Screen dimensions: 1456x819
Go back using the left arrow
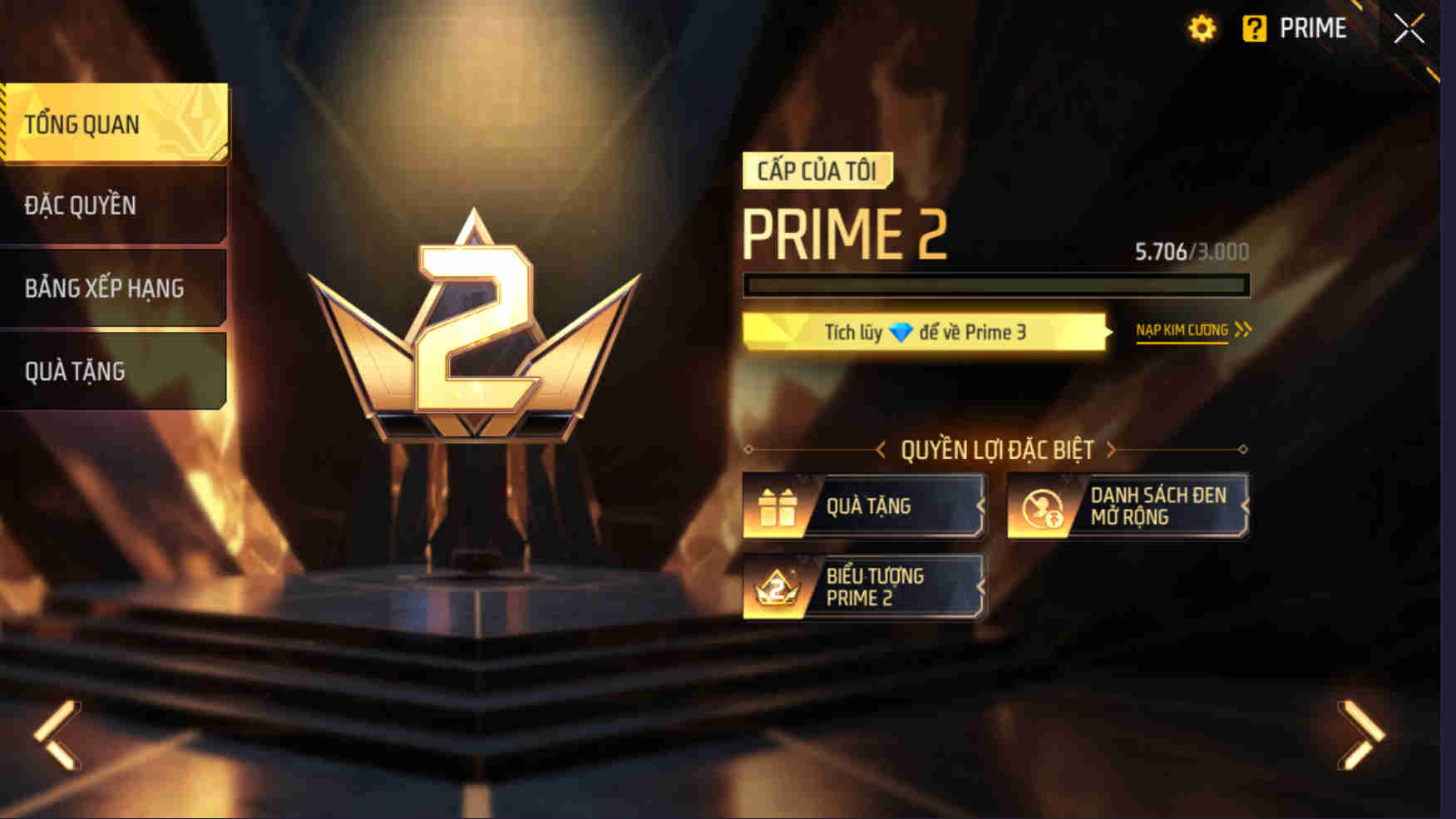point(57,737)
